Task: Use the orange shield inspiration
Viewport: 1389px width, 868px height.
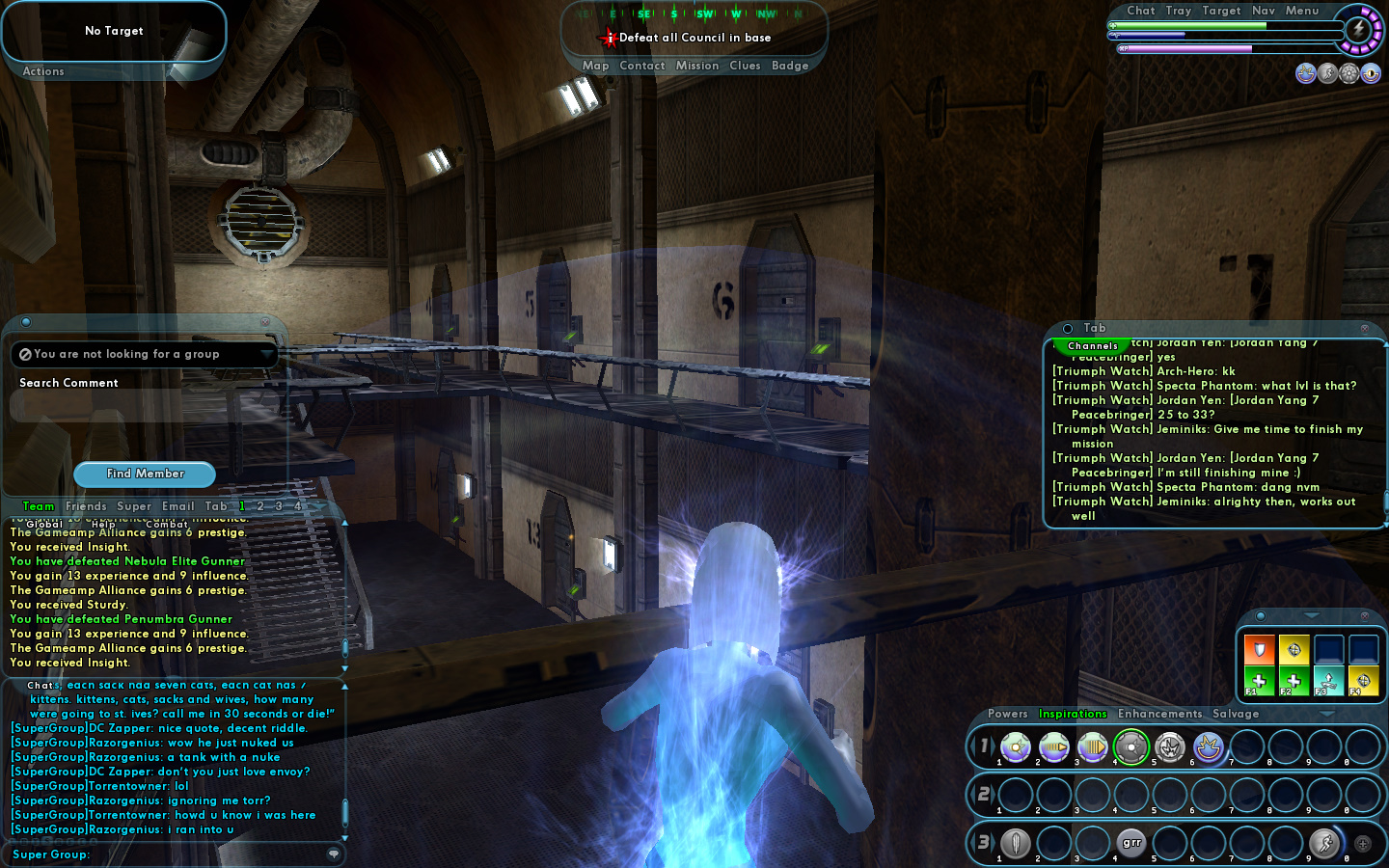Action: pyautogui.click(x=1259, y=649)
